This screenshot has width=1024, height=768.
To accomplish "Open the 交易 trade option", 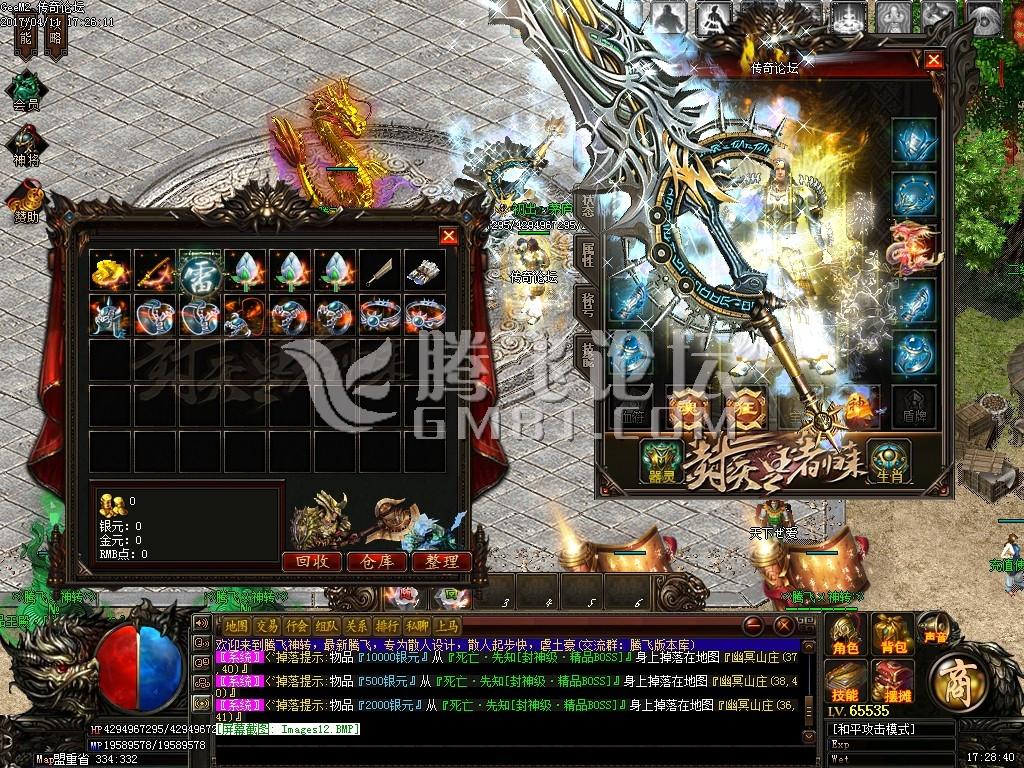I will 267,625.
